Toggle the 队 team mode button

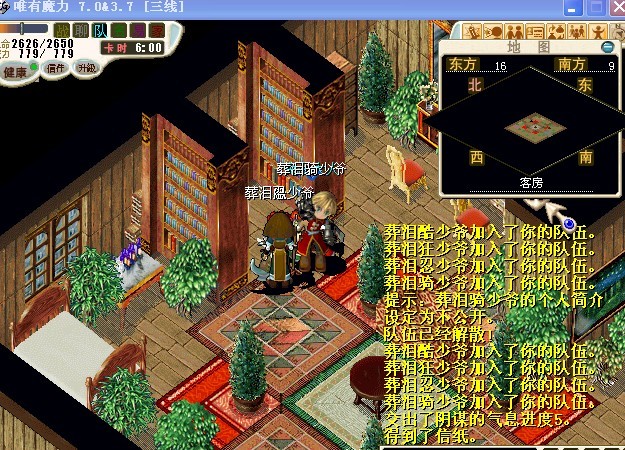click(x=100, y=30)
